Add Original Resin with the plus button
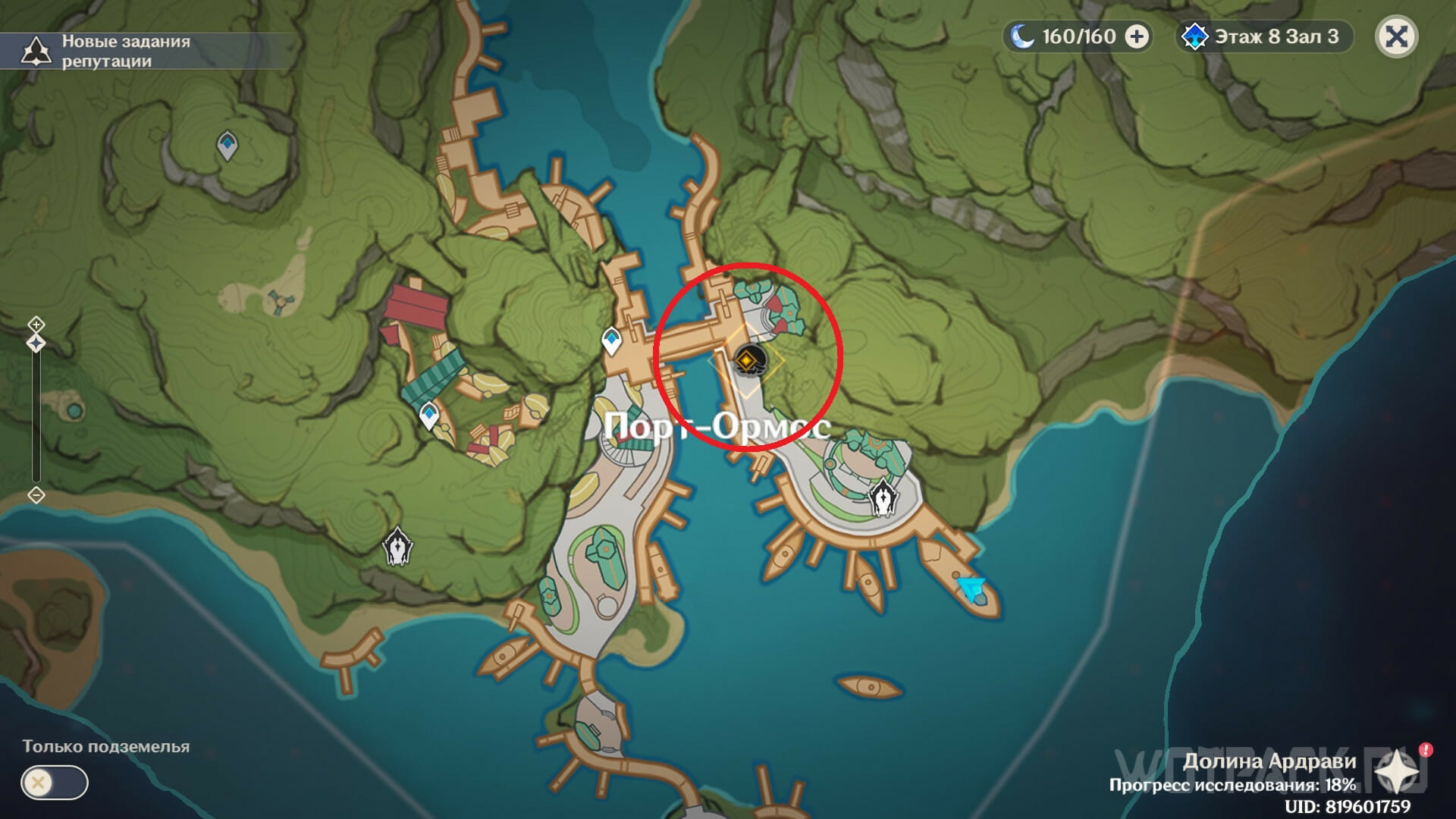Screen dimensions: 1456x819 click(1136, 36)
